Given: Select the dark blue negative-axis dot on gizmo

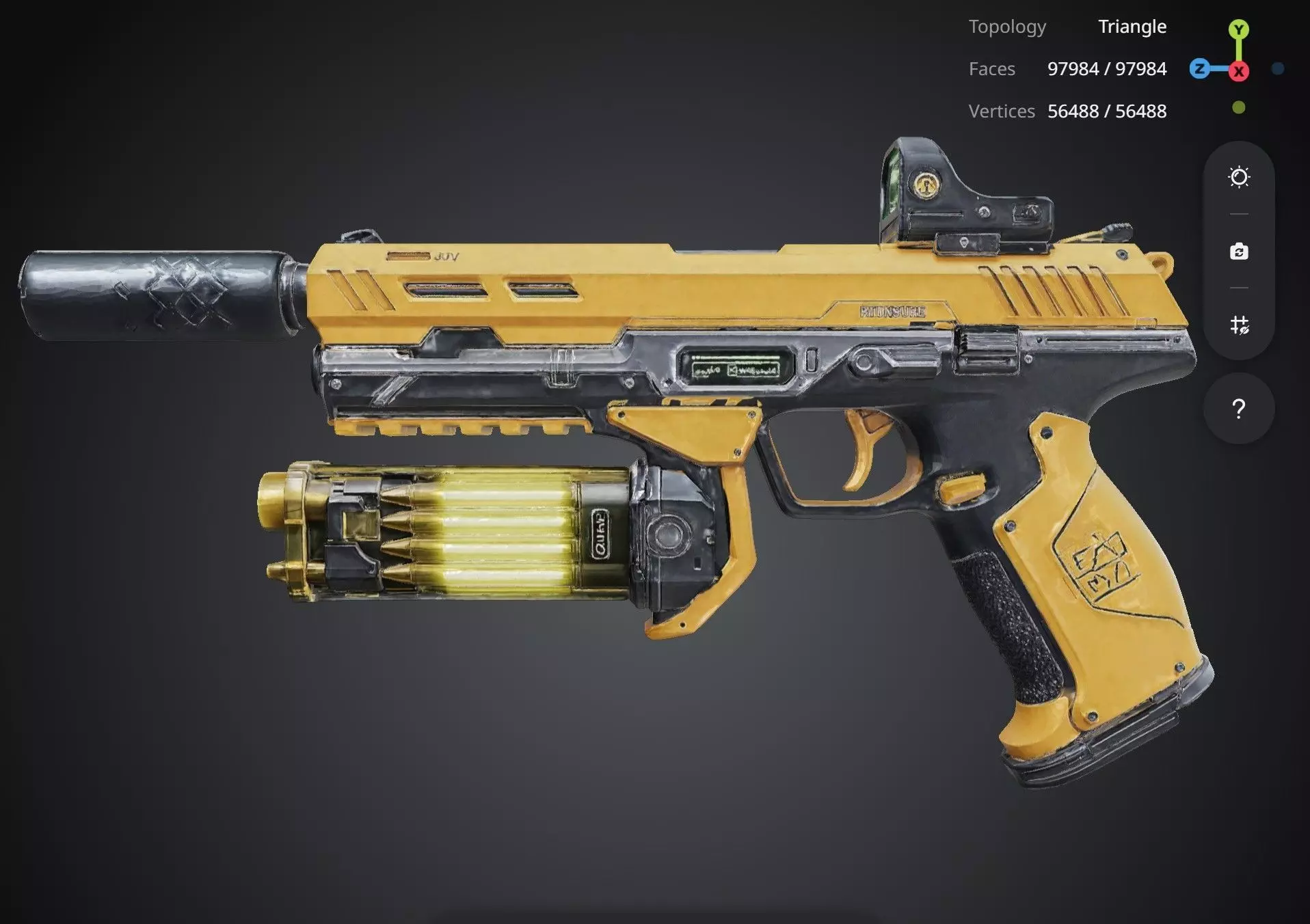Looking at the screenshot, I should click(1277, 68).
